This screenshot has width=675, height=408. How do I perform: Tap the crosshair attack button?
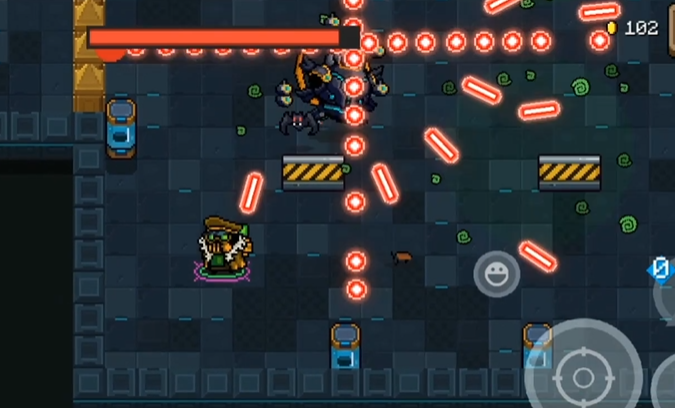click(x=582, y=376)
